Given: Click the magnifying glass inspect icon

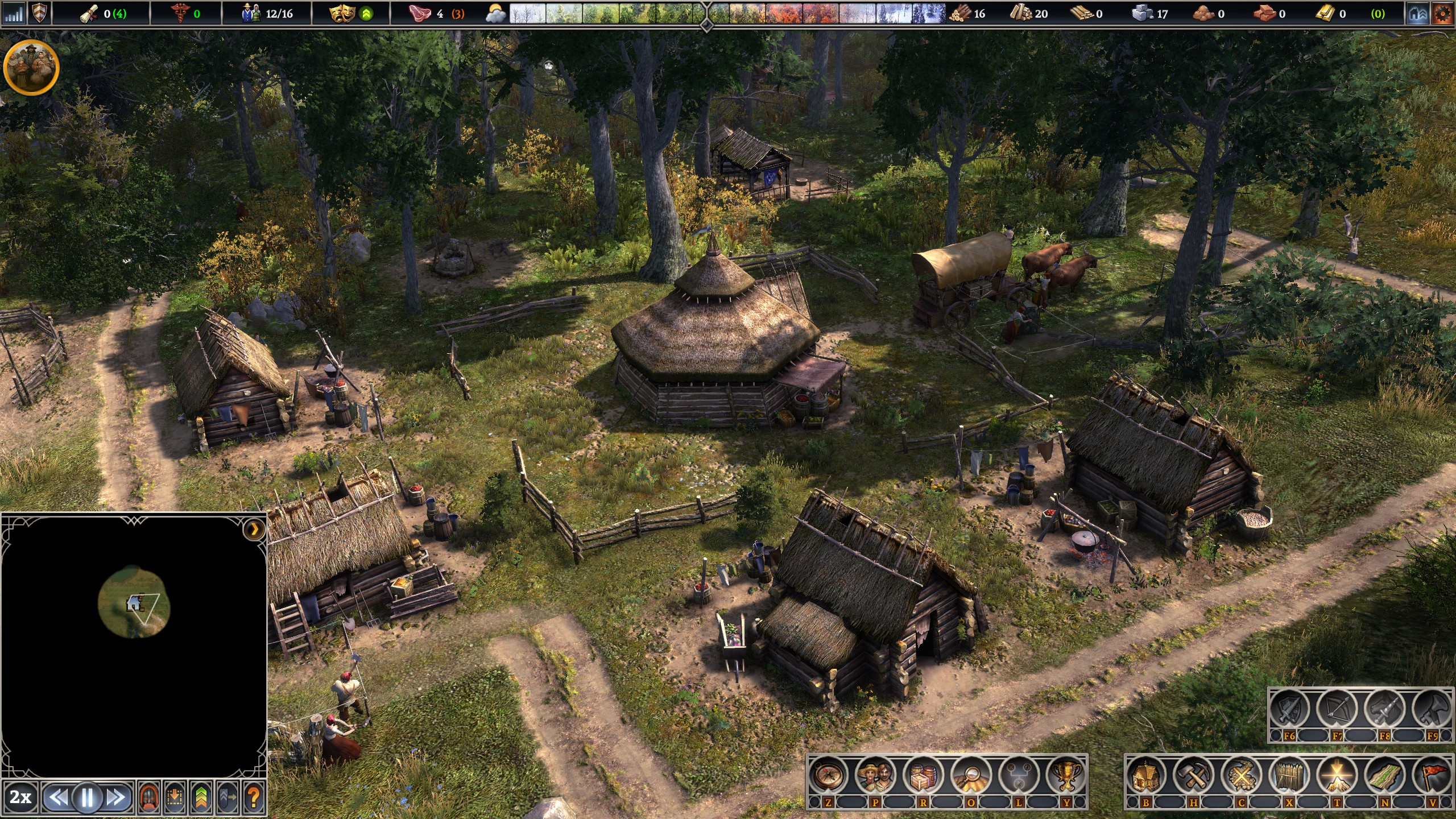Looking at the screenshot, I should tap(971, 776).
